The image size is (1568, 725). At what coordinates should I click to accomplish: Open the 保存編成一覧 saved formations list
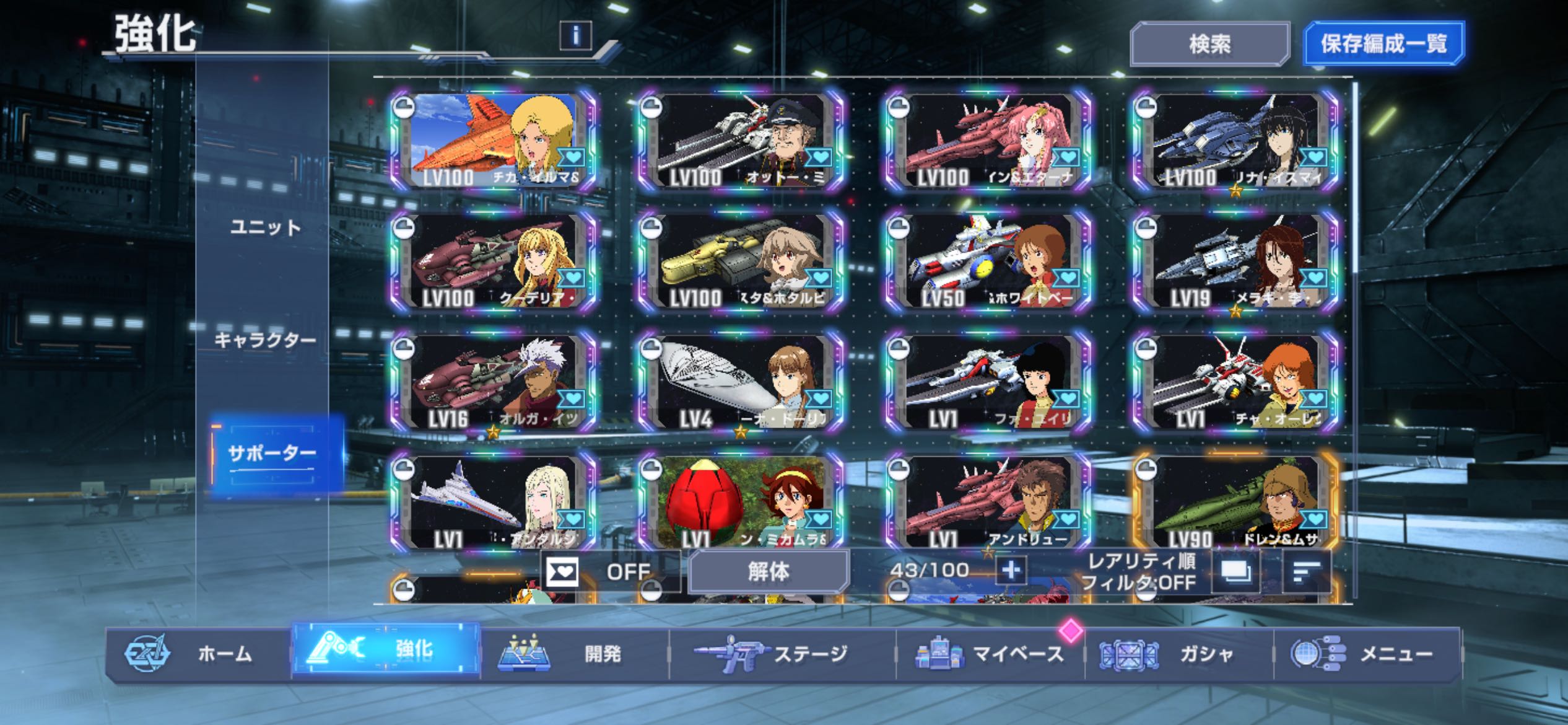1383,44
